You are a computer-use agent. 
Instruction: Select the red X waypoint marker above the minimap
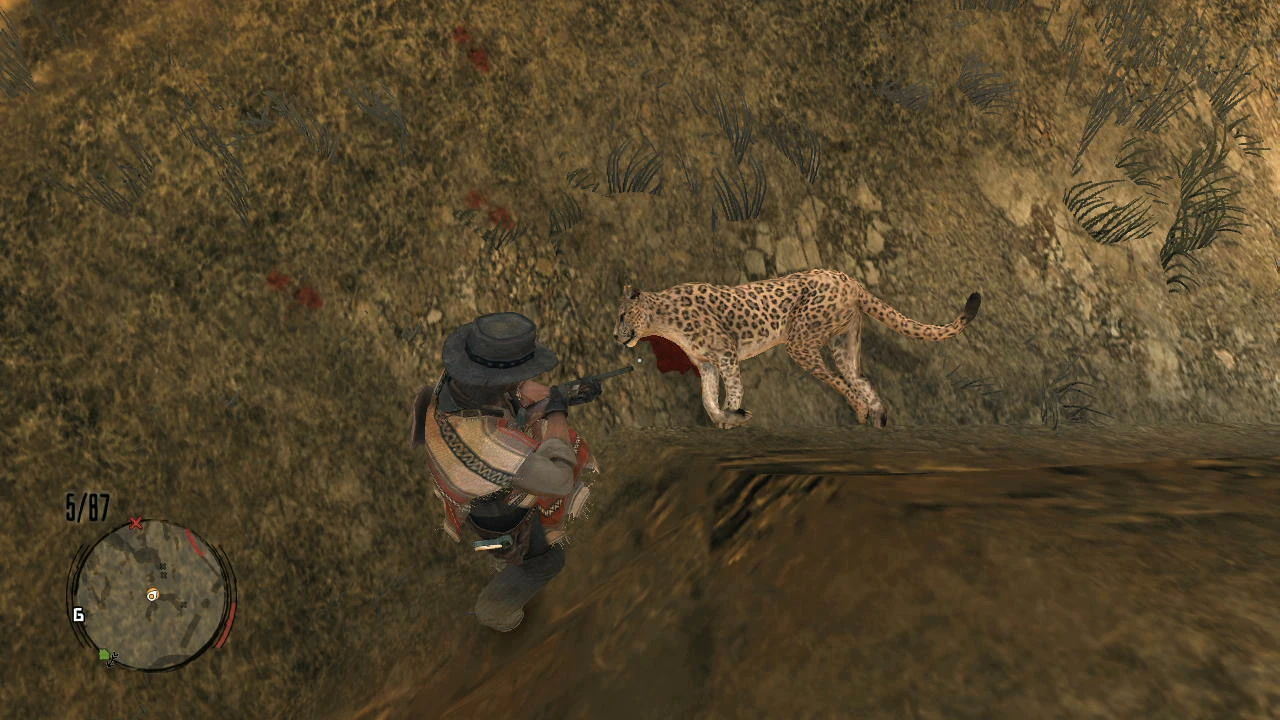137,523
